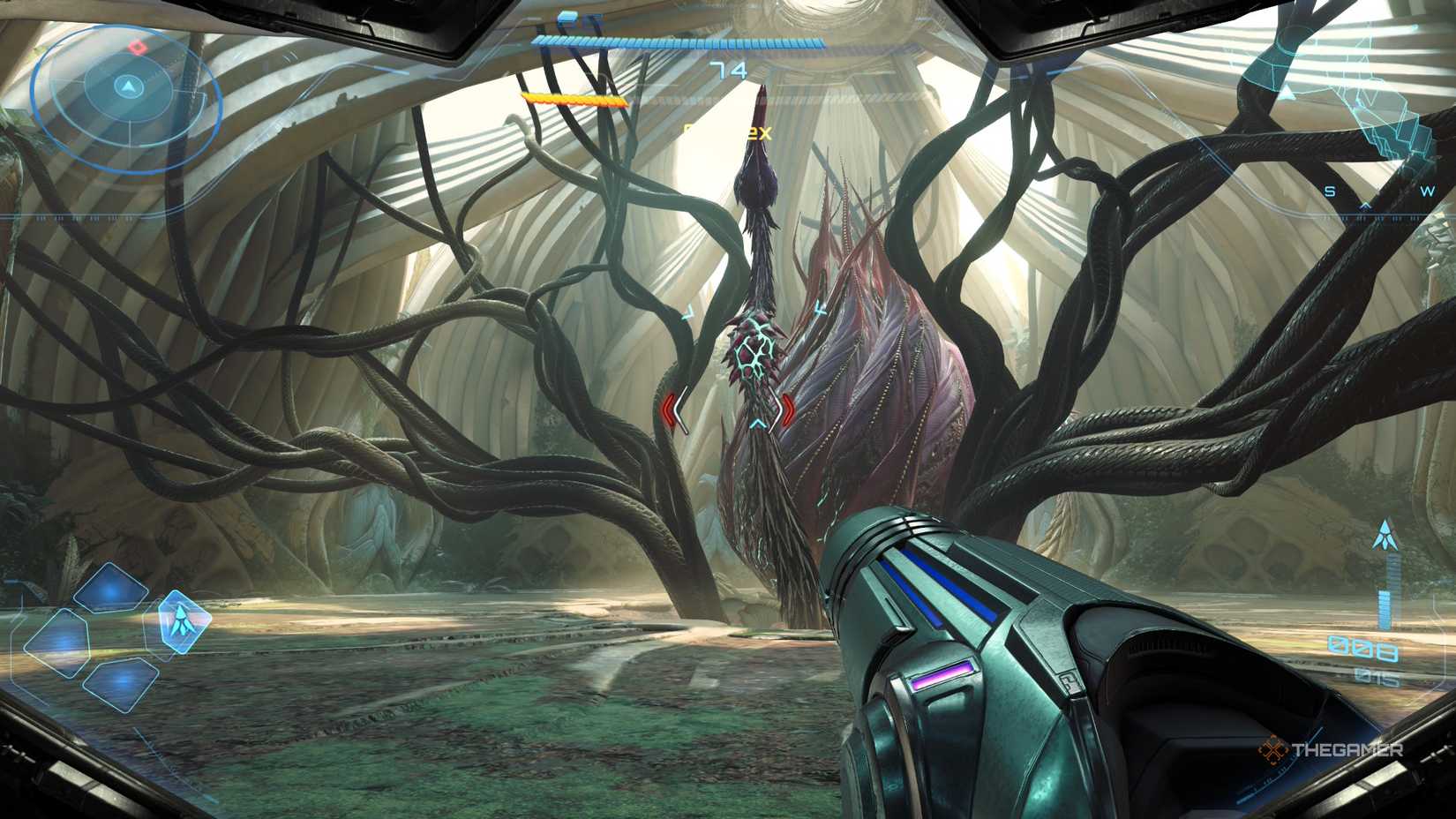
Task: Select the red diamond enemy blip on the radar
Action: 137,46
